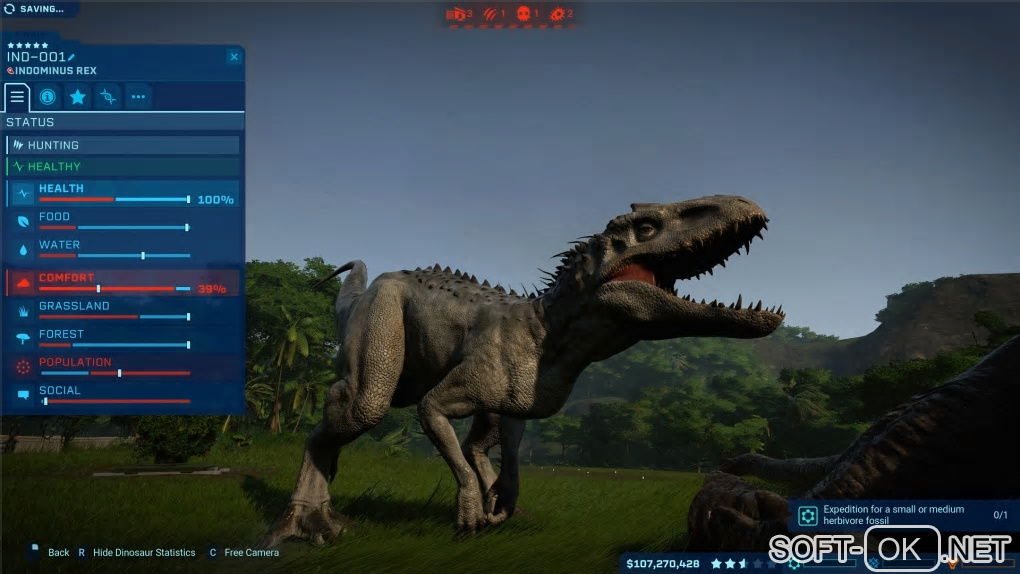1020x574 pixels.
Task: Open the dinosaur info tab
Action: tap(47, 97)
